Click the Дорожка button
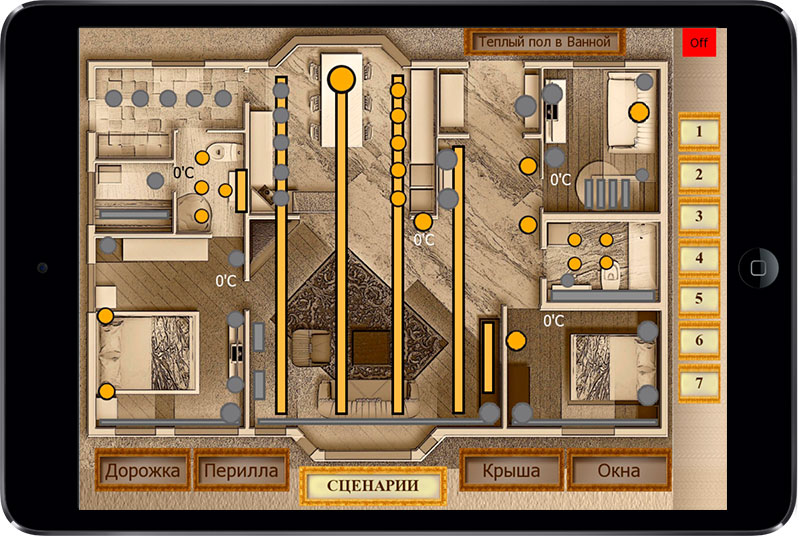 tap(143, 471)
